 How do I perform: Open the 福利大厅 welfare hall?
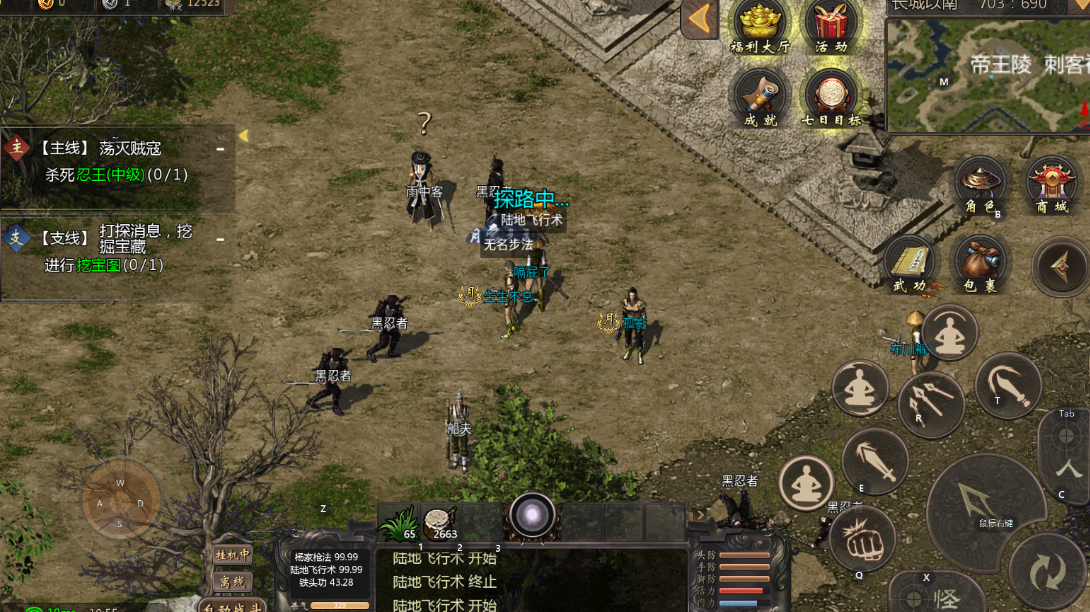(759, 25)
